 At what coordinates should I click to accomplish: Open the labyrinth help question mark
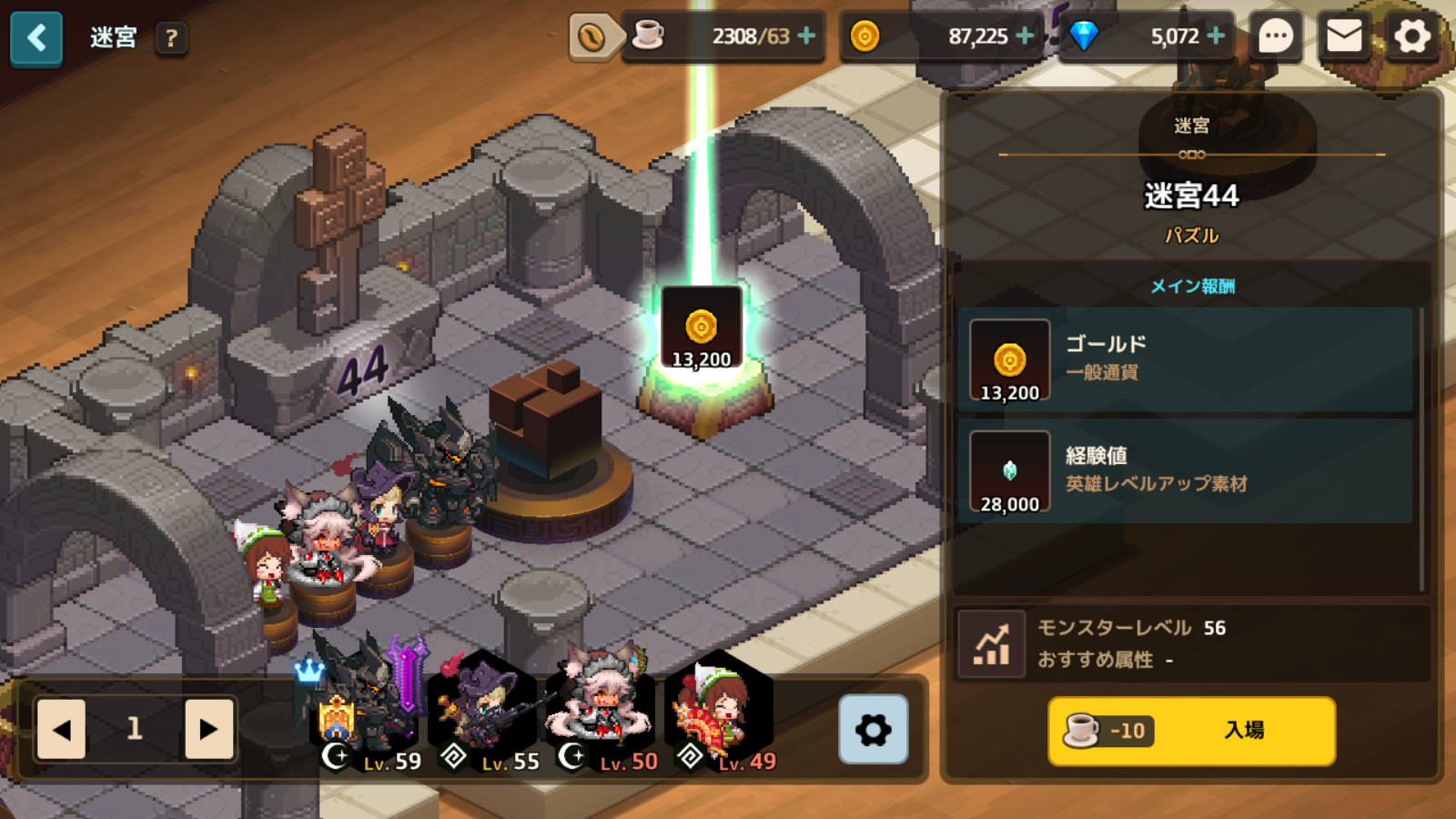coord(171,38)
